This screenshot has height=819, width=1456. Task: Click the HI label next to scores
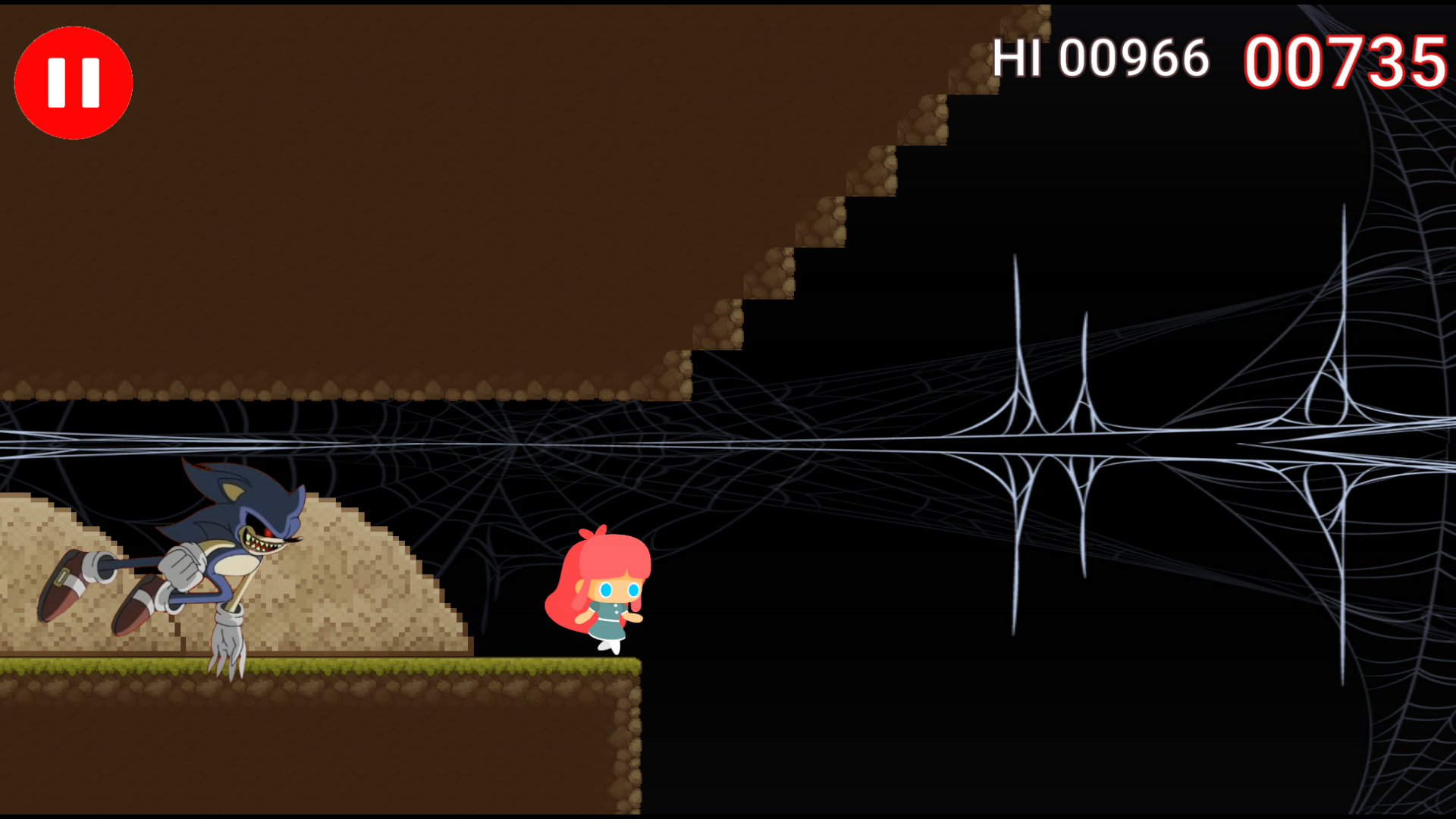click(x=1020, y=57)
